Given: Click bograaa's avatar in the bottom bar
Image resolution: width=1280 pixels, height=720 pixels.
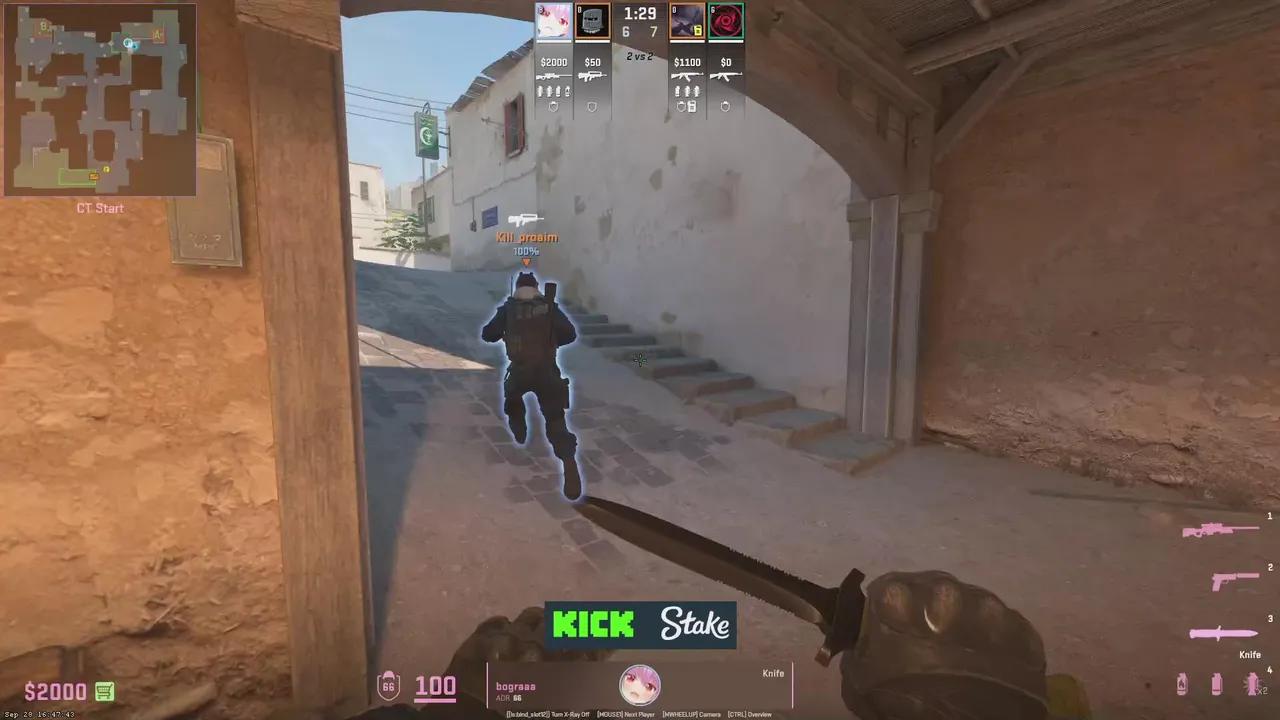Looking at the screenshot, I should pyautogui.click(x=640, y=684).
